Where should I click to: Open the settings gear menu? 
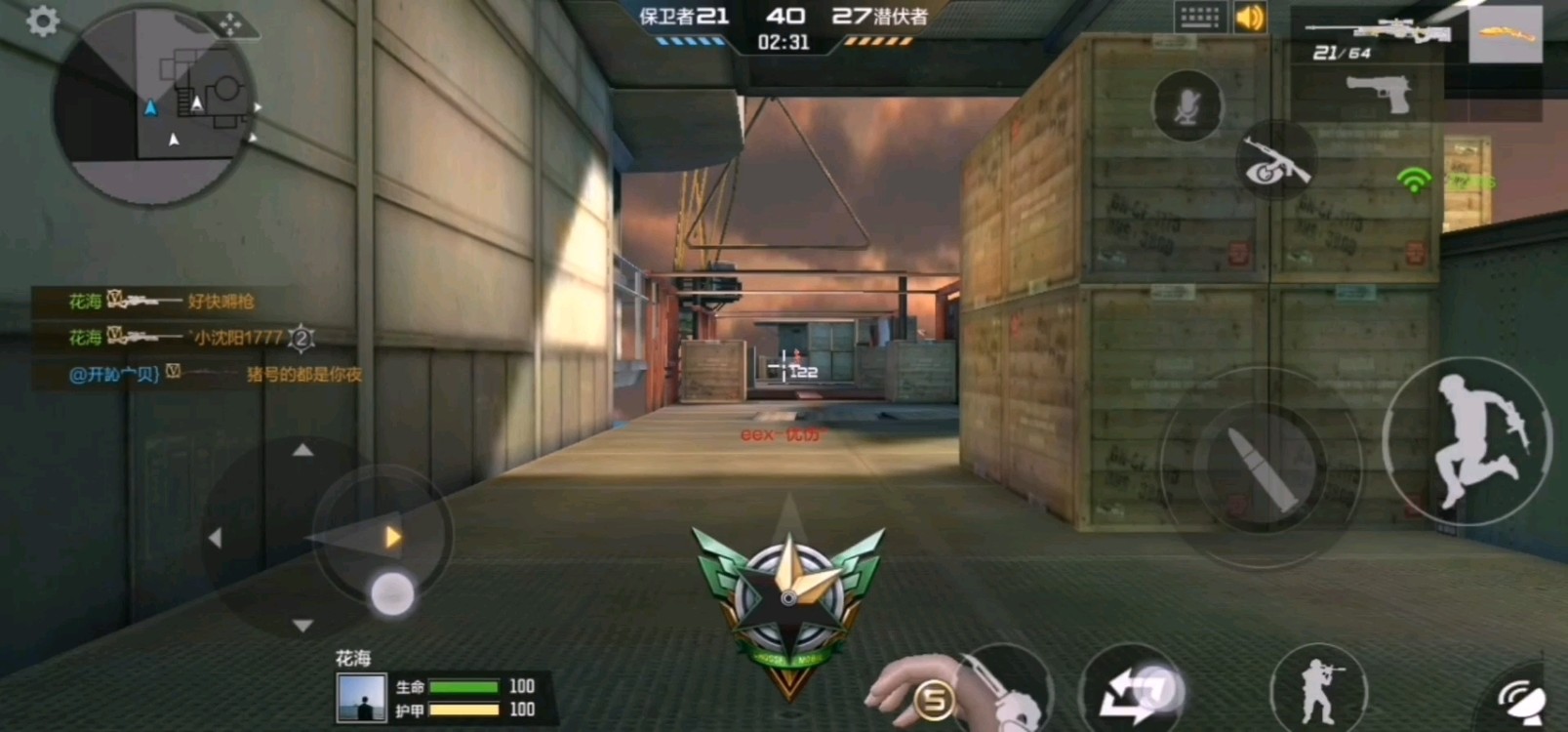[42, 20]
